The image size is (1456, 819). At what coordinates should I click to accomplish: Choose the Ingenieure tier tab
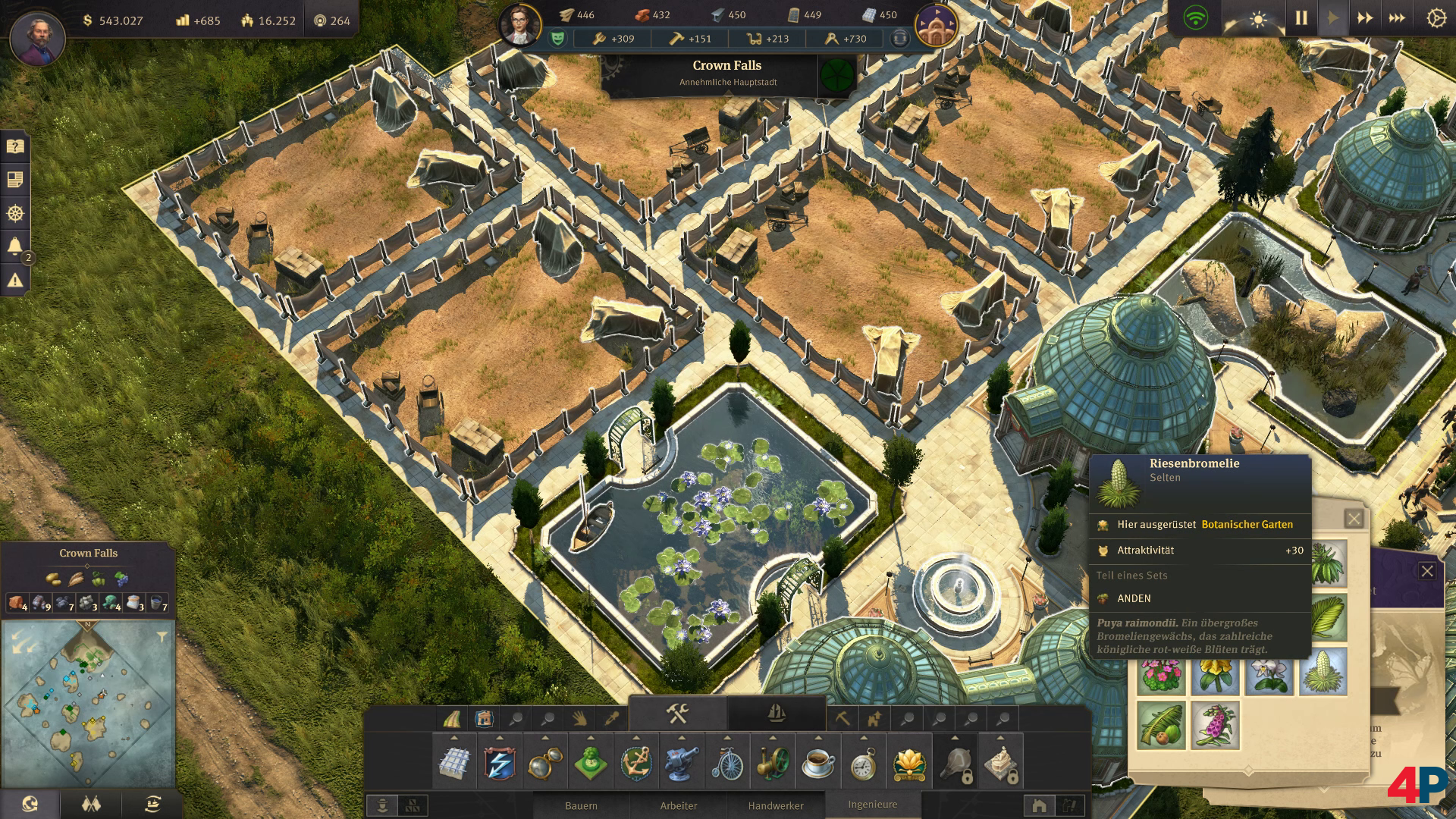(x=872, y=804)
